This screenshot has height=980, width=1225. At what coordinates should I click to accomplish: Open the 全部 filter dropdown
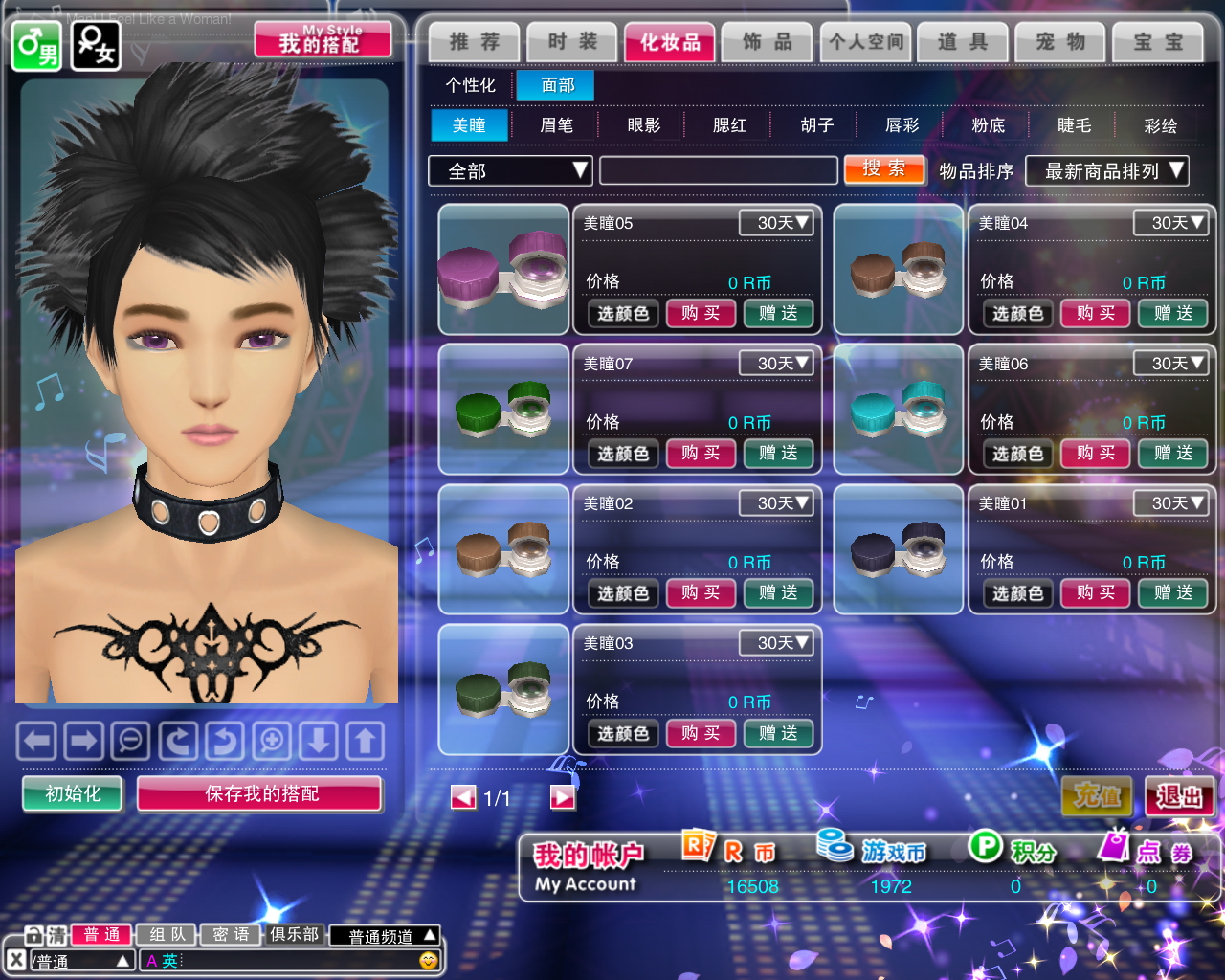tap(510, 171)
